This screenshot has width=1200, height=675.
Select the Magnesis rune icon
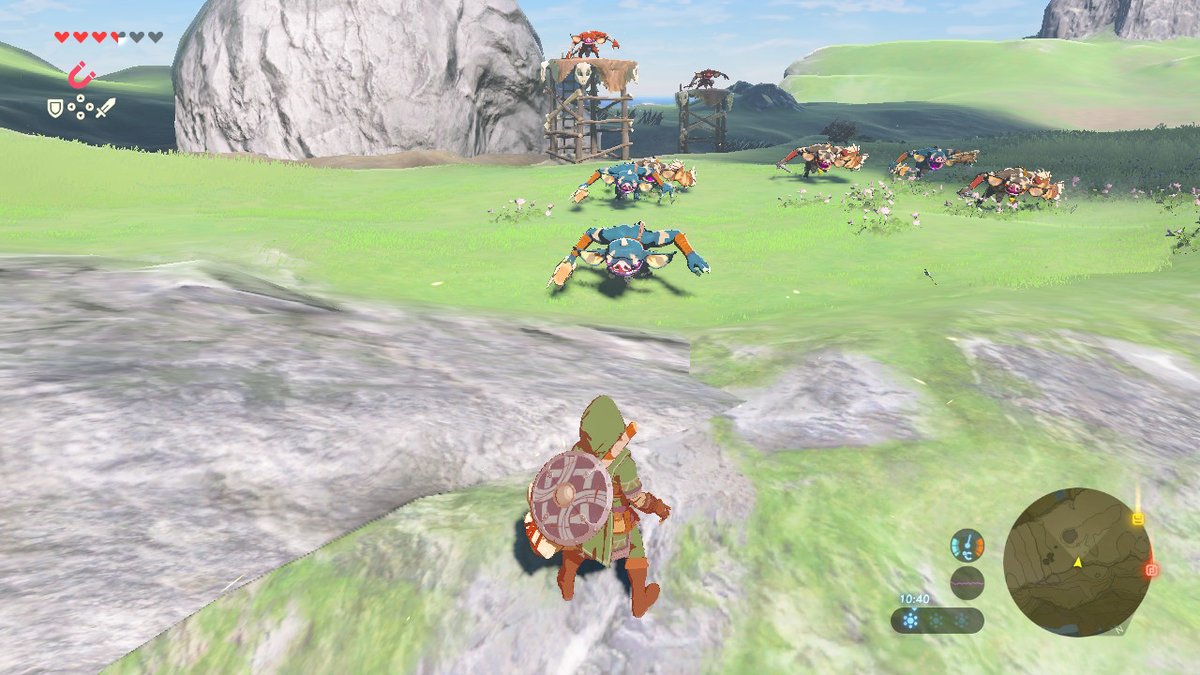point(80,76)
